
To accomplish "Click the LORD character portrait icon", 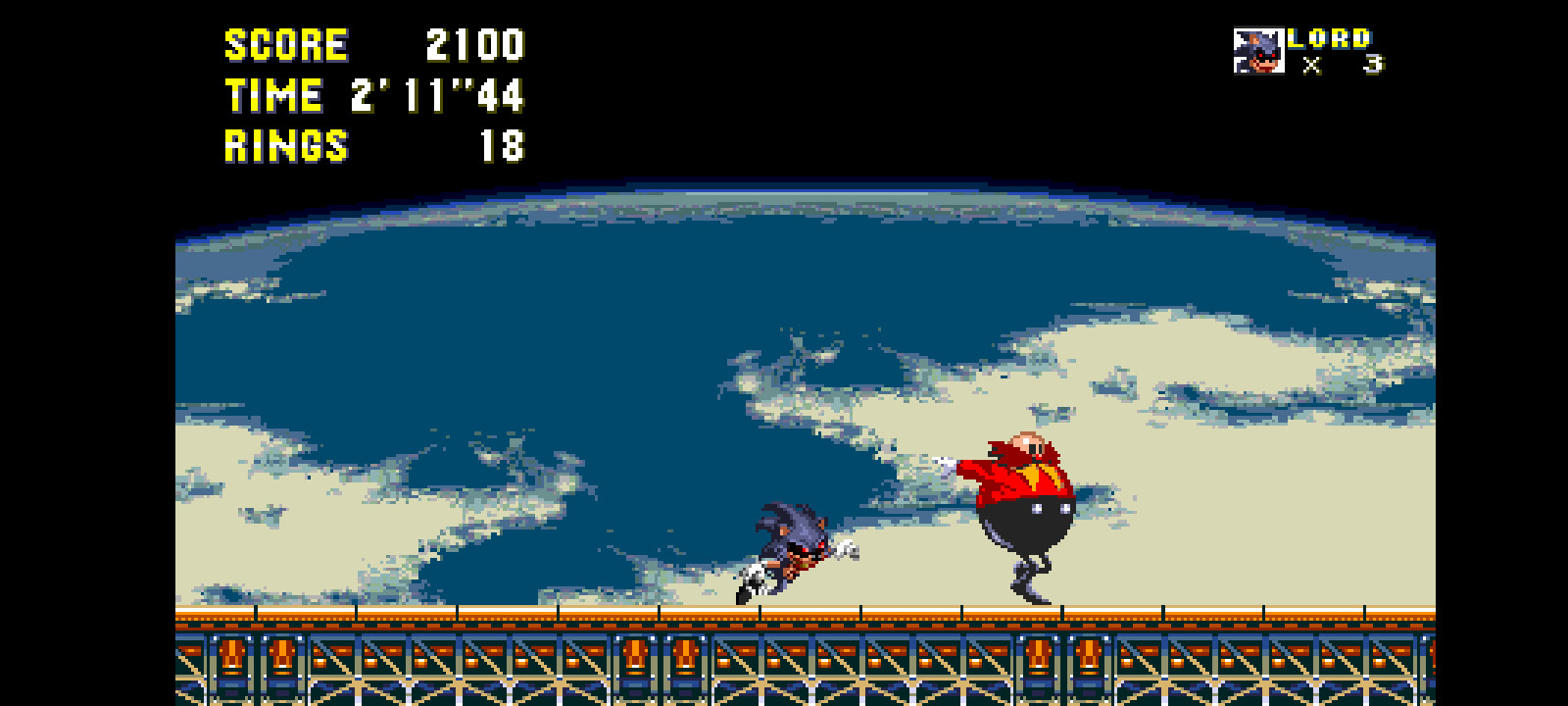I will point(1258,49).
